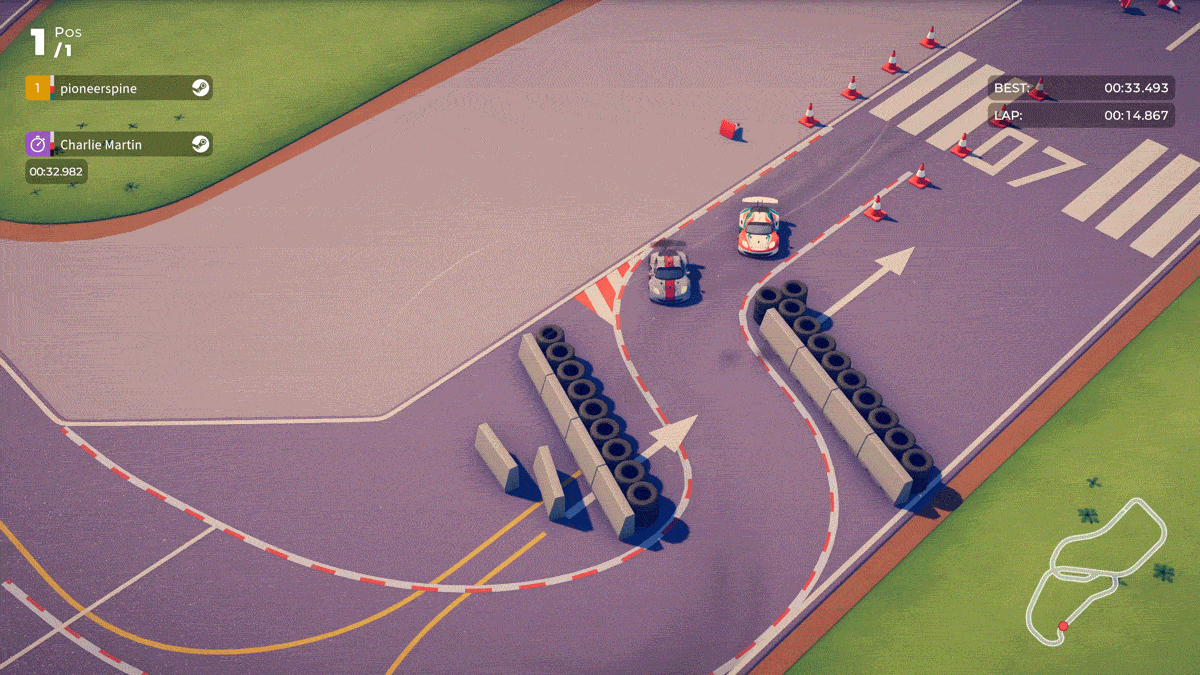
Task: Click the purple stopwatch ghost icon
Action: coord(37,144)
